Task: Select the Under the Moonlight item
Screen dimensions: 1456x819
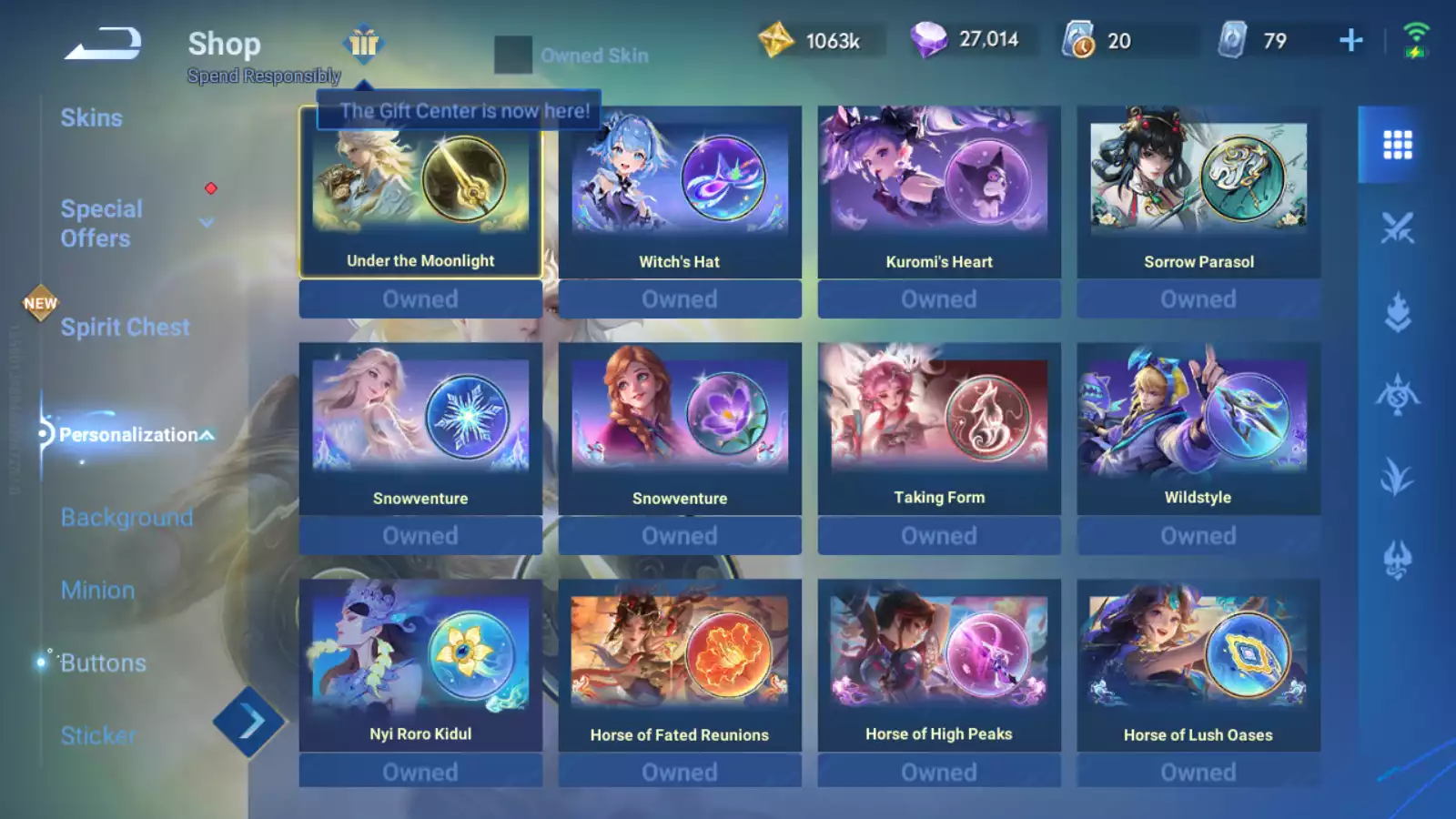Action: pos(420,192)
